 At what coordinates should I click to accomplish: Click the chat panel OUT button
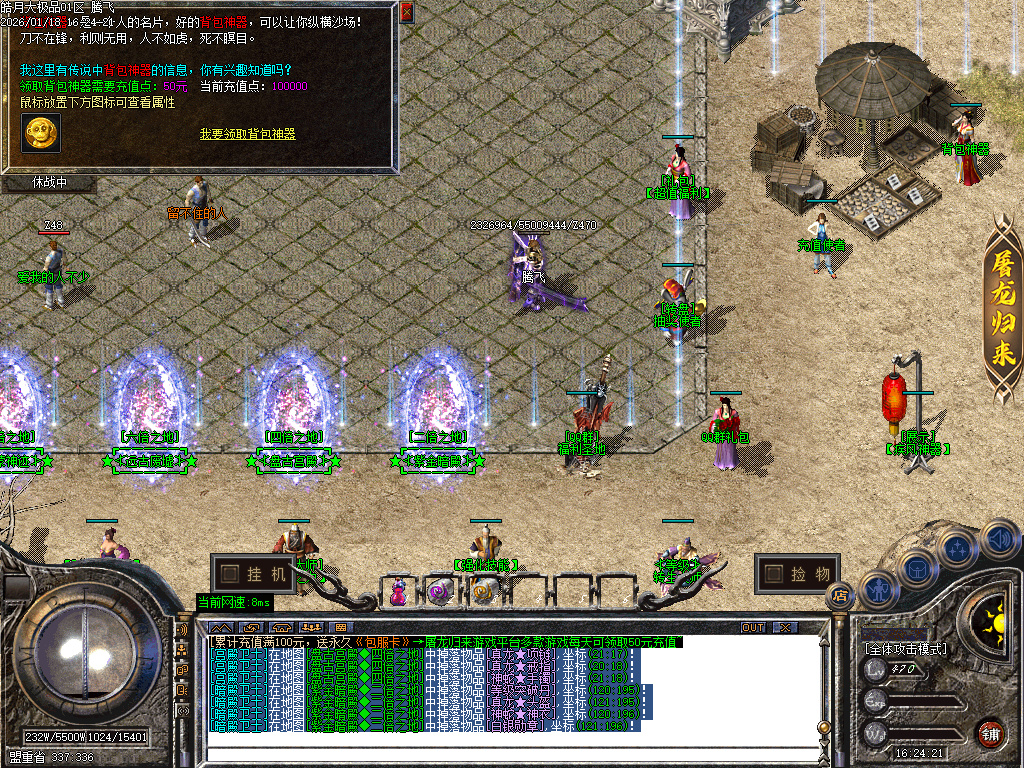(x=752, y=627)
